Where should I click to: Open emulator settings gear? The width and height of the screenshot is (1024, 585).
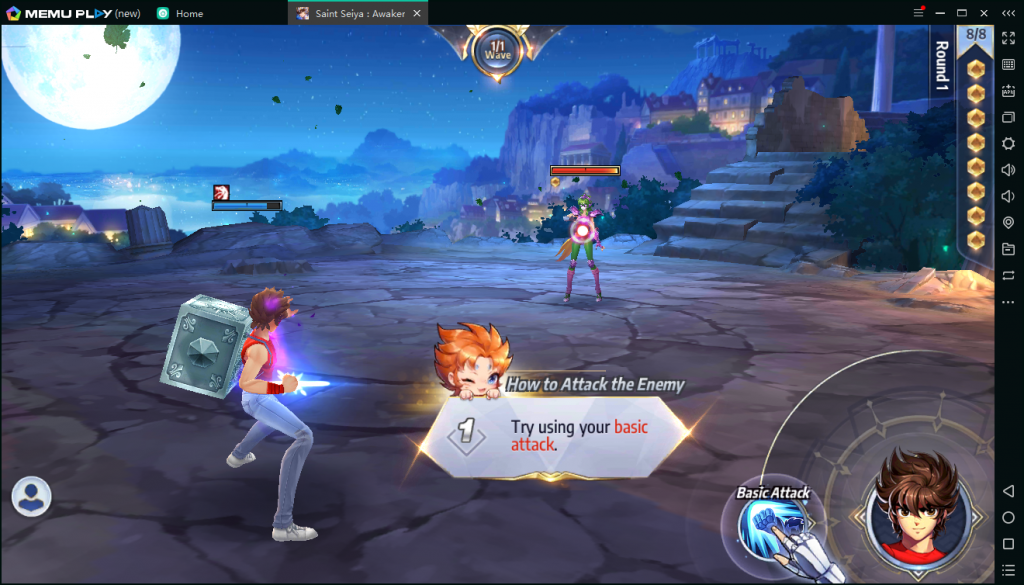click(1008, 144)
